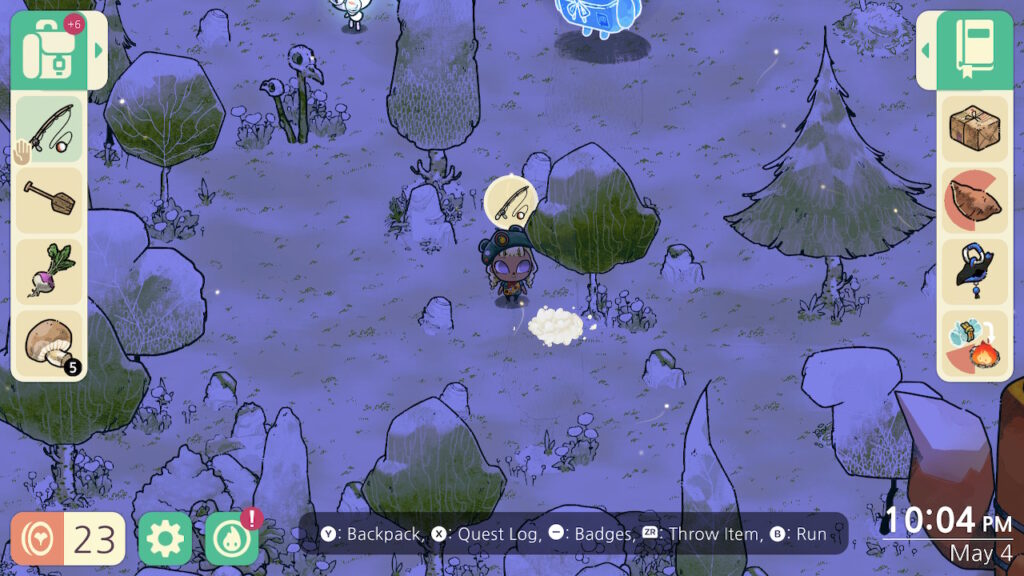Select the mushroom stack slot

49,343
